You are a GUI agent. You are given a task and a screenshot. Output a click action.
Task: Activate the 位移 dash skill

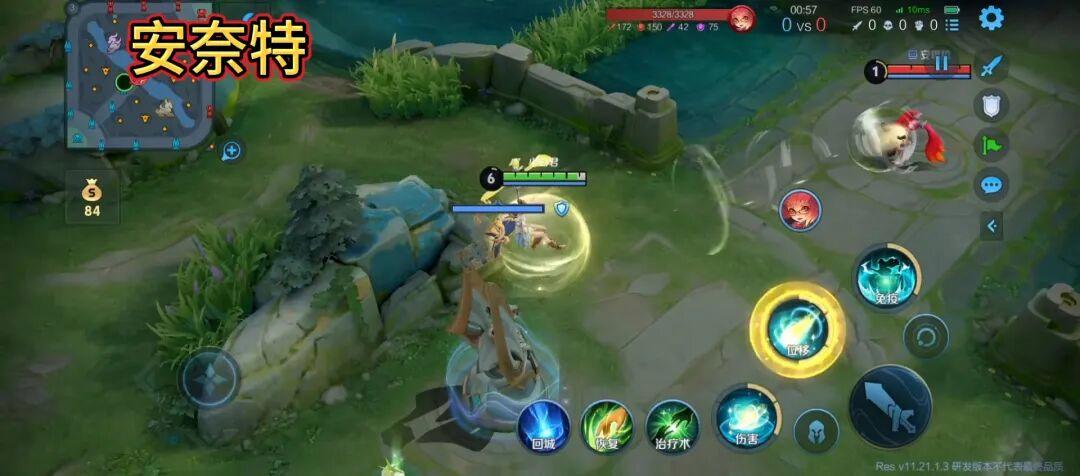click(797, 330)
